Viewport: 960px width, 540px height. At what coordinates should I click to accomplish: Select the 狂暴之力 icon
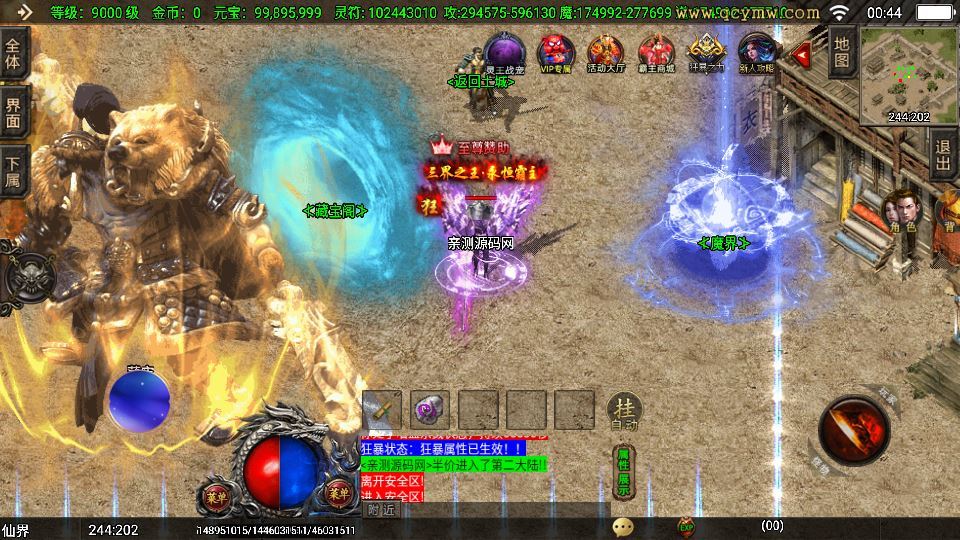tap(706, 51)
